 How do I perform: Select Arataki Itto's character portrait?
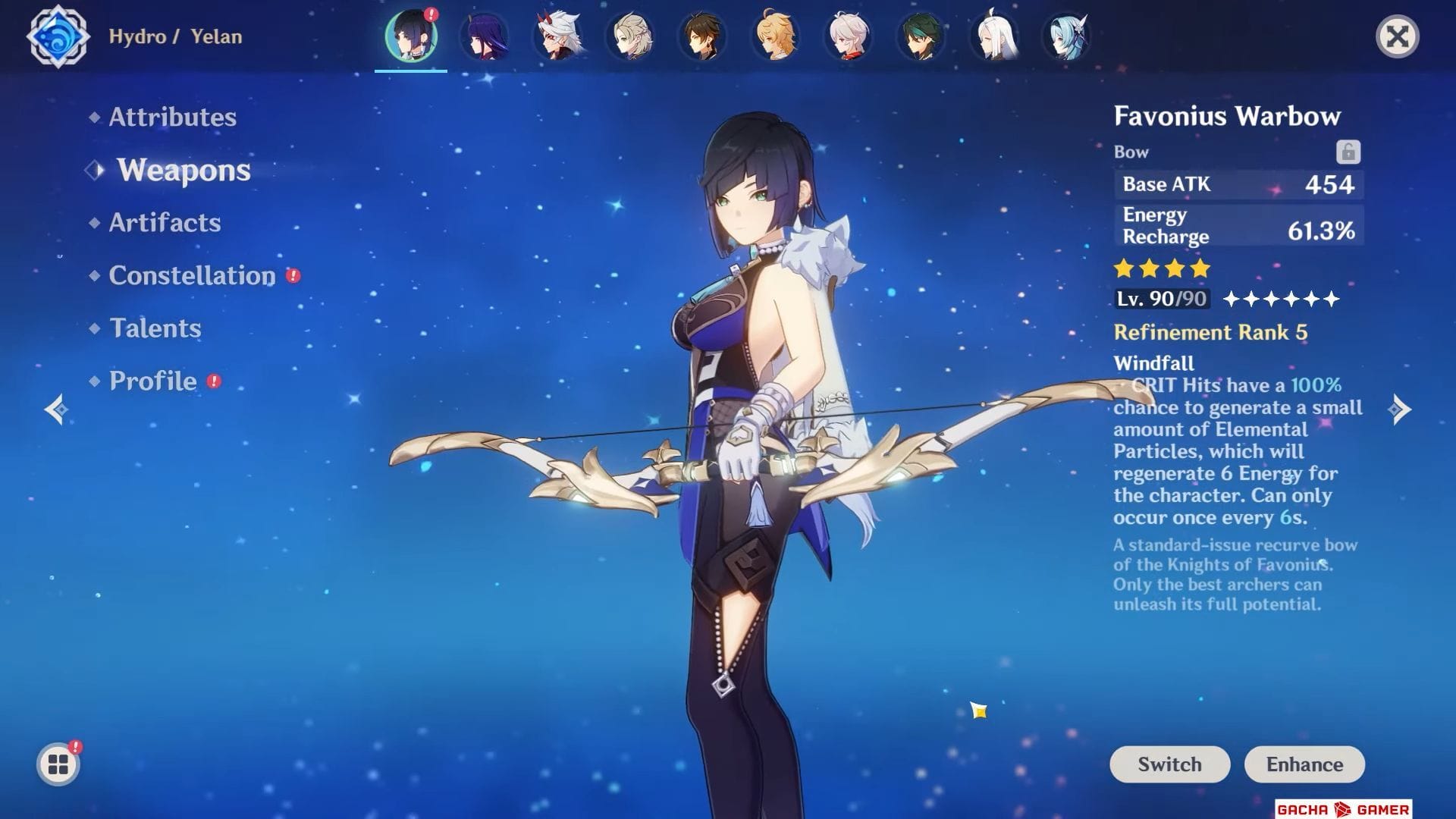(x=557, y=38)
